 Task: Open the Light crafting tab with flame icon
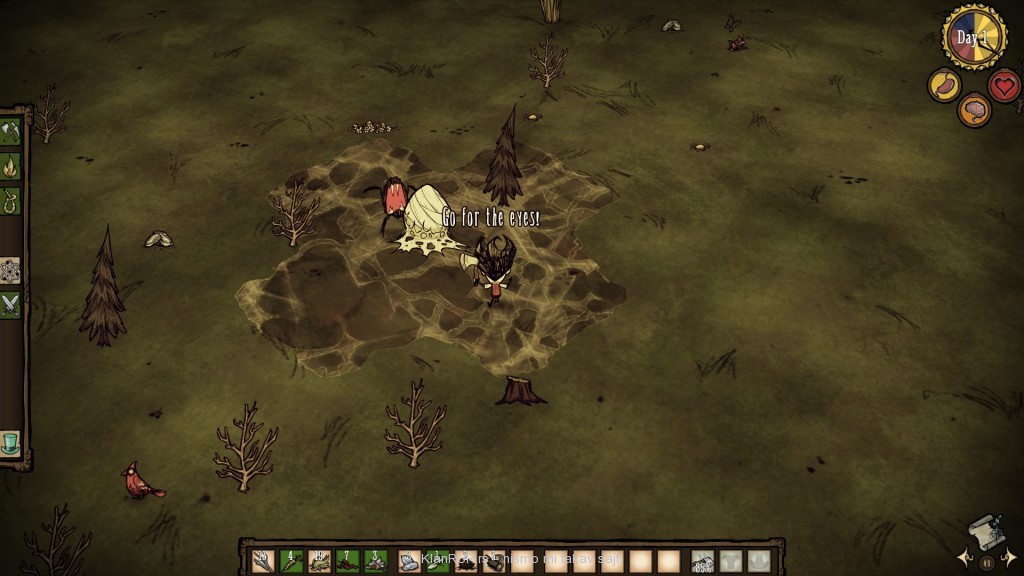(10, 166)
